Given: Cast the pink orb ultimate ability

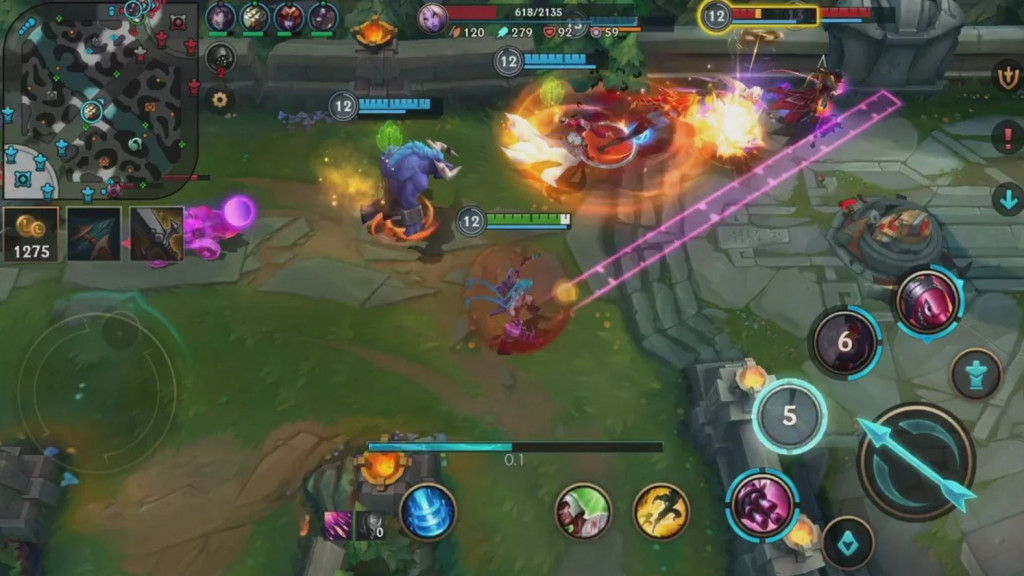Looking at the screenshot, I should click(928, 302).
